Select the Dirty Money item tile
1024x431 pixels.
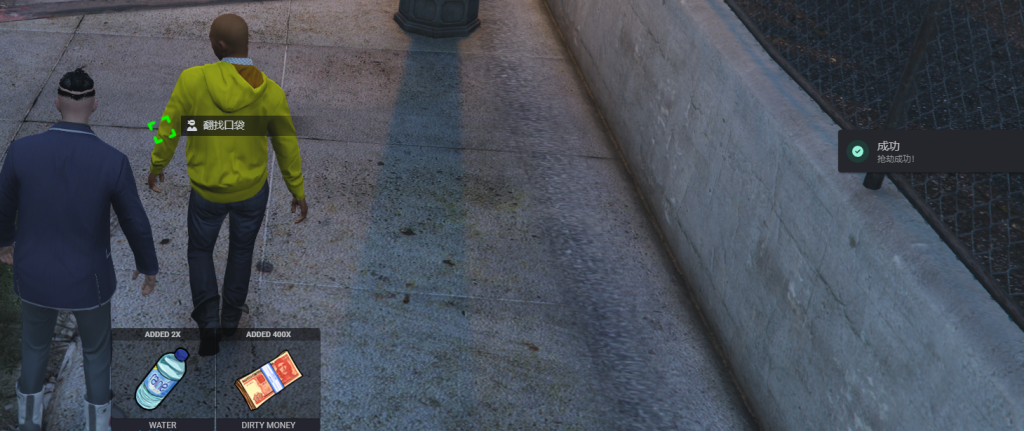click(268, 379)
